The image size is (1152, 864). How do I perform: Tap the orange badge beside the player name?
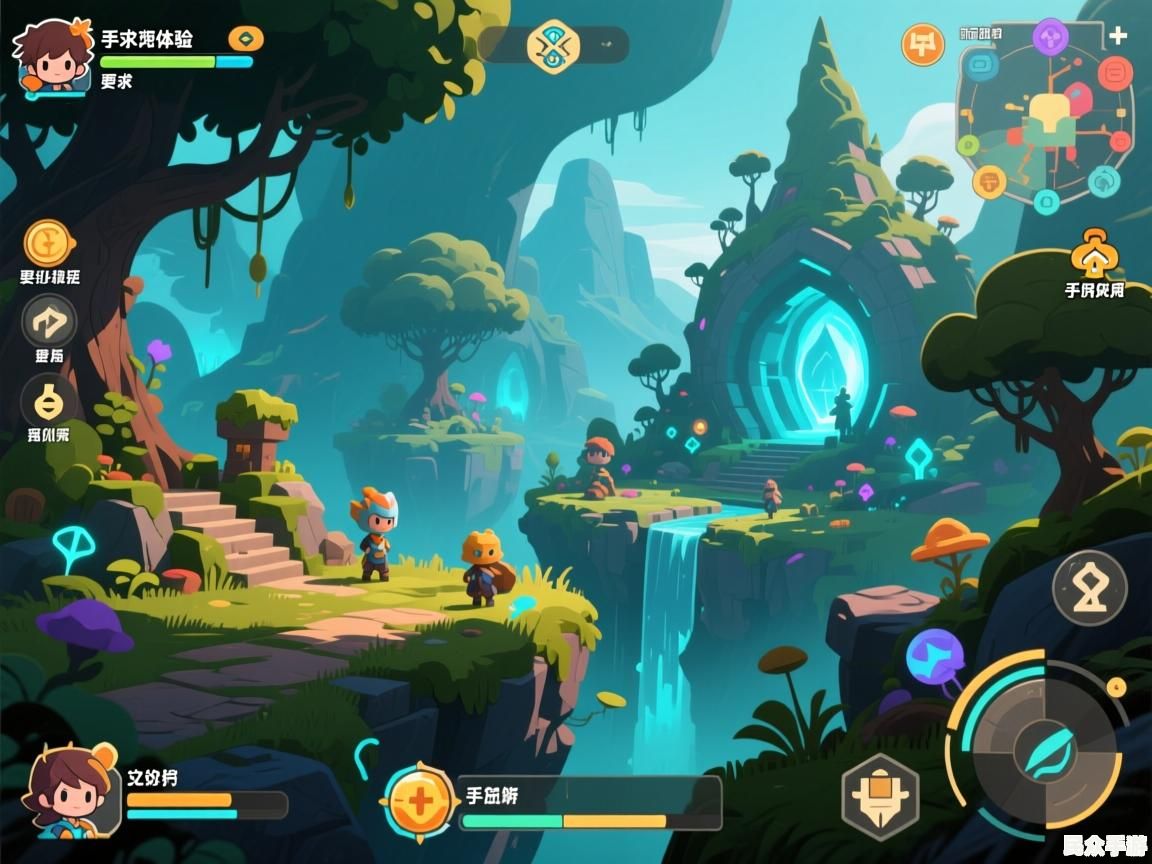pyautogui.click(x=246, y=39)
